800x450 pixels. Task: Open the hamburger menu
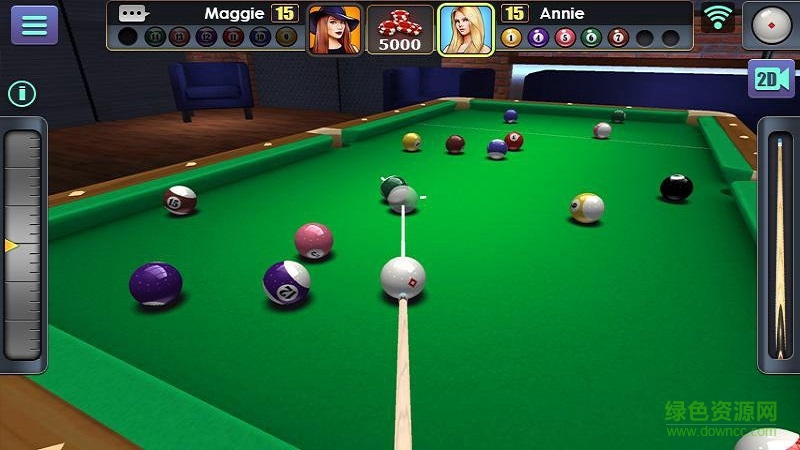click(x=34, y=25)
